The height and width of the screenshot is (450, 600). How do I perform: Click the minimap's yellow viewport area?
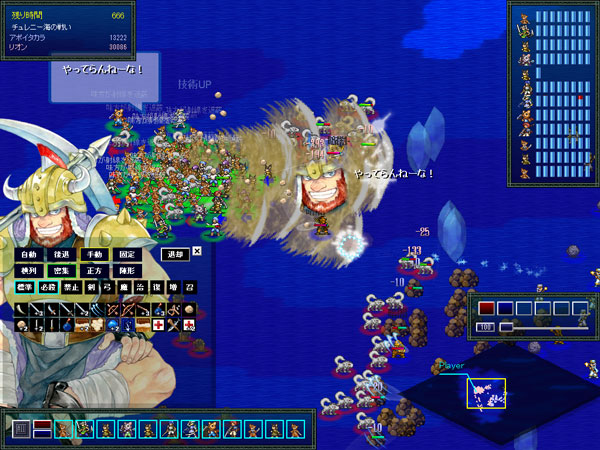(x=486, y=393)
